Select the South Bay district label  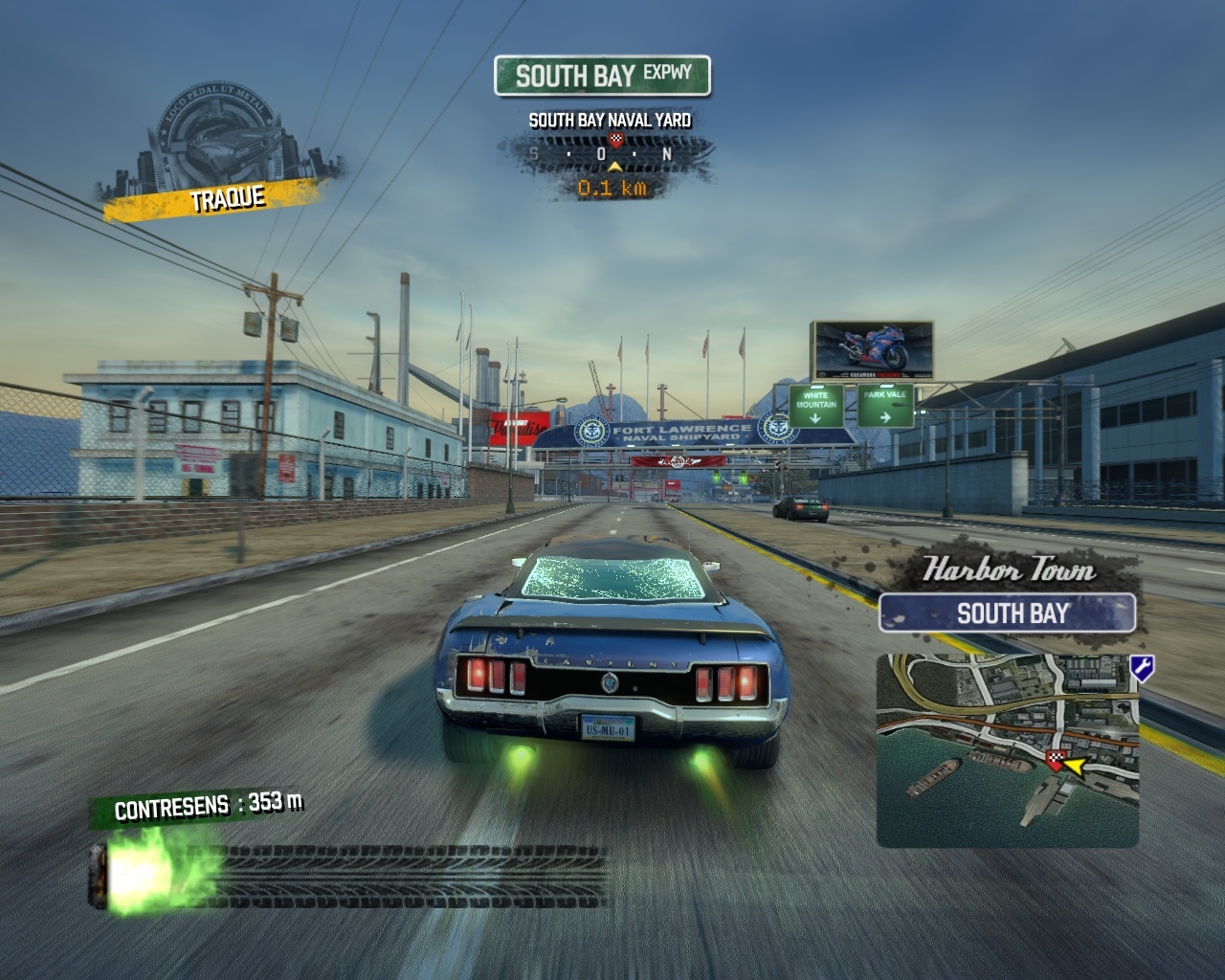1008,613
